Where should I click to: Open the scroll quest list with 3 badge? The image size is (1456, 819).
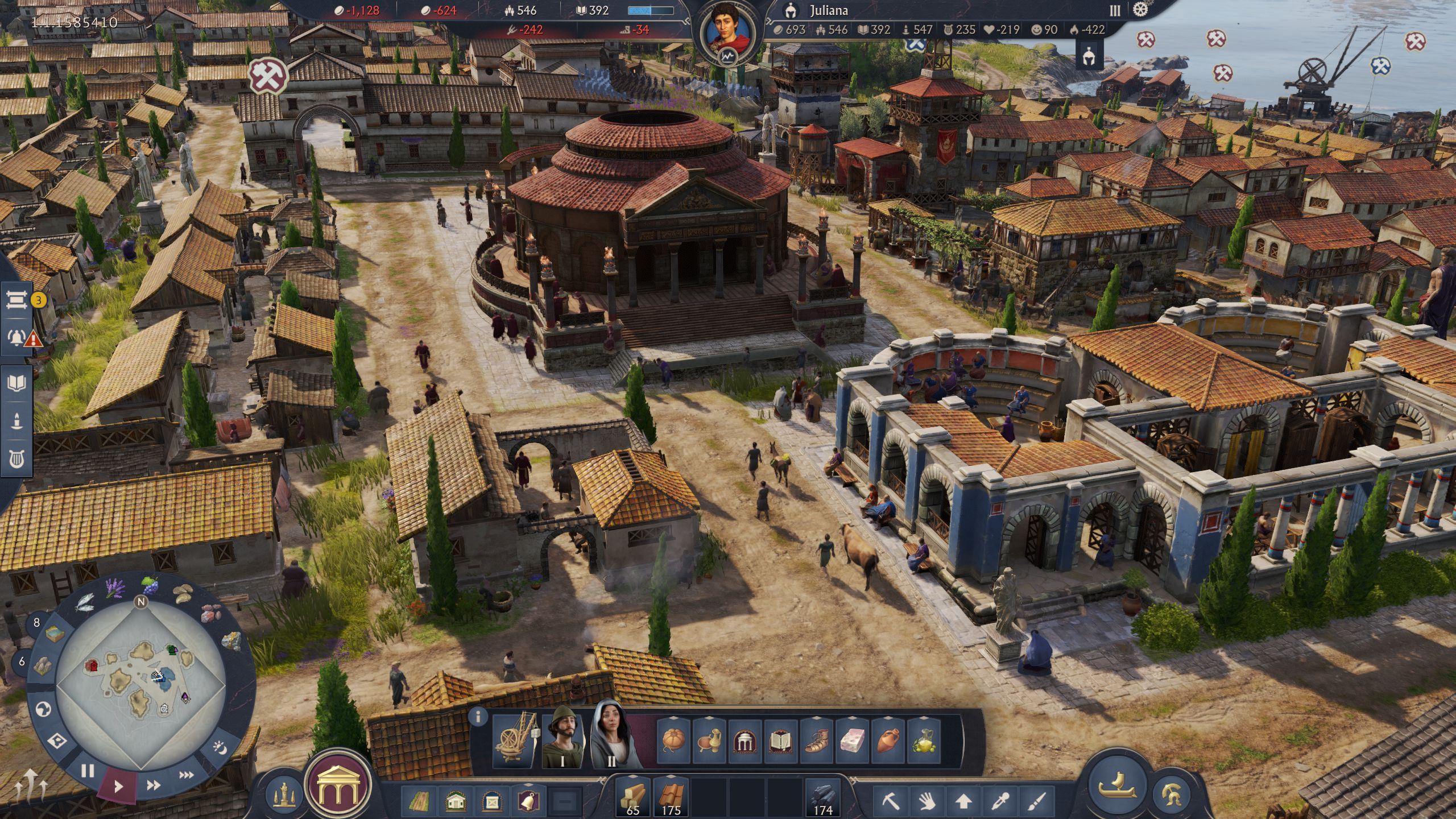pyautogui.click(x=17, y=300)
